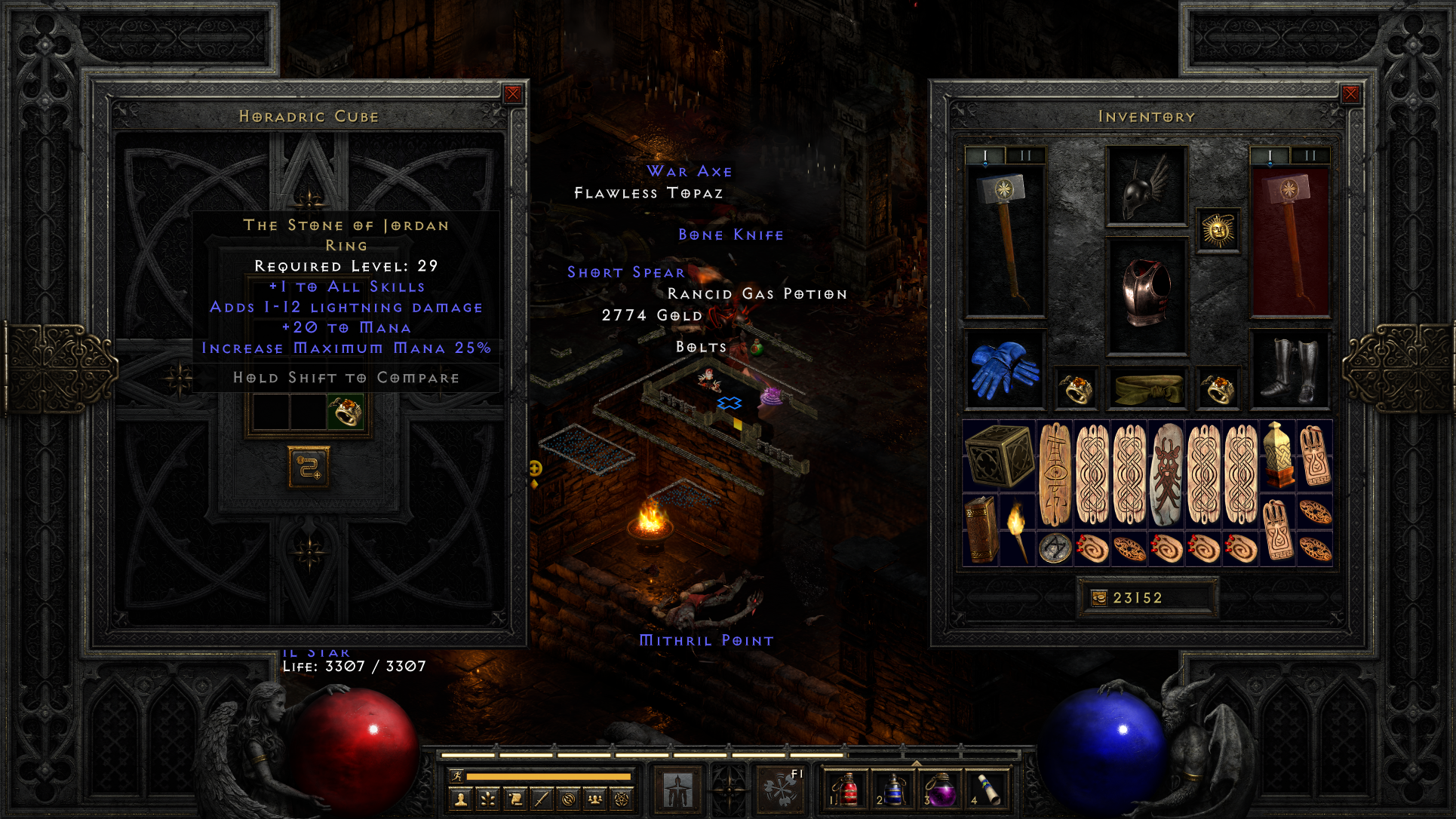Screen dimensions: 1456x819
Task: Click the War Axe label on the ground
Action: (x=687, y=171)
